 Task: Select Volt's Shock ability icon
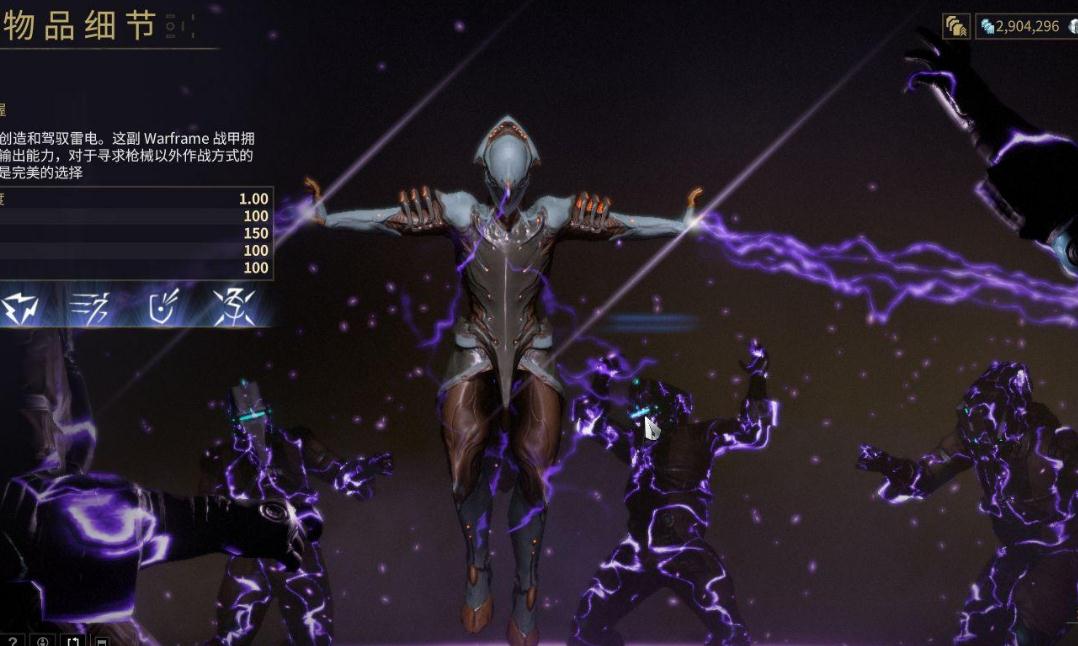(x=22, y=307)
